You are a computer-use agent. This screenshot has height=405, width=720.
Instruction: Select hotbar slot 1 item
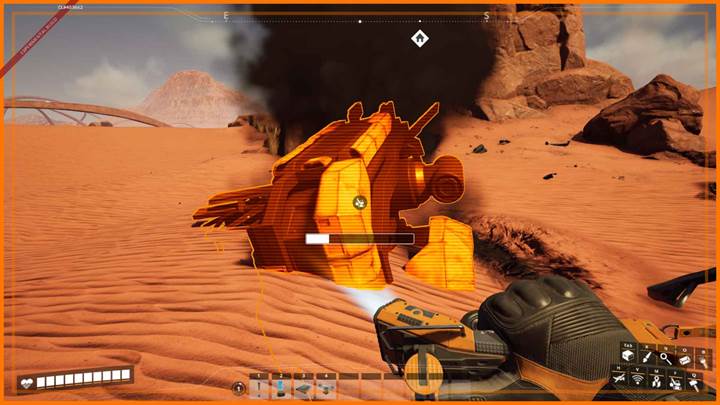coord(261,386)
